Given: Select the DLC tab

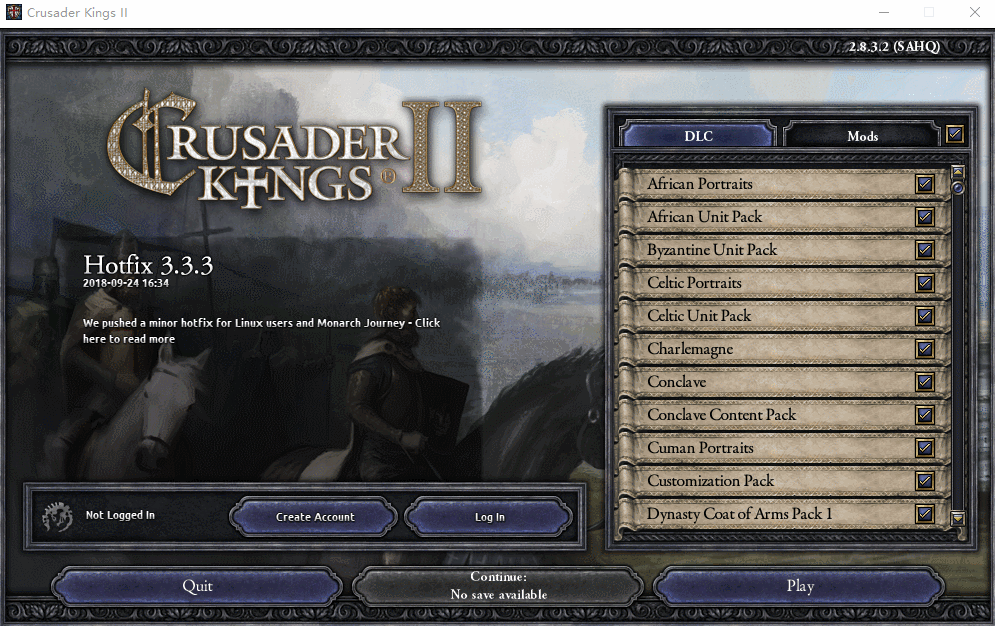Looking at the screenshot, I should 698,135.
